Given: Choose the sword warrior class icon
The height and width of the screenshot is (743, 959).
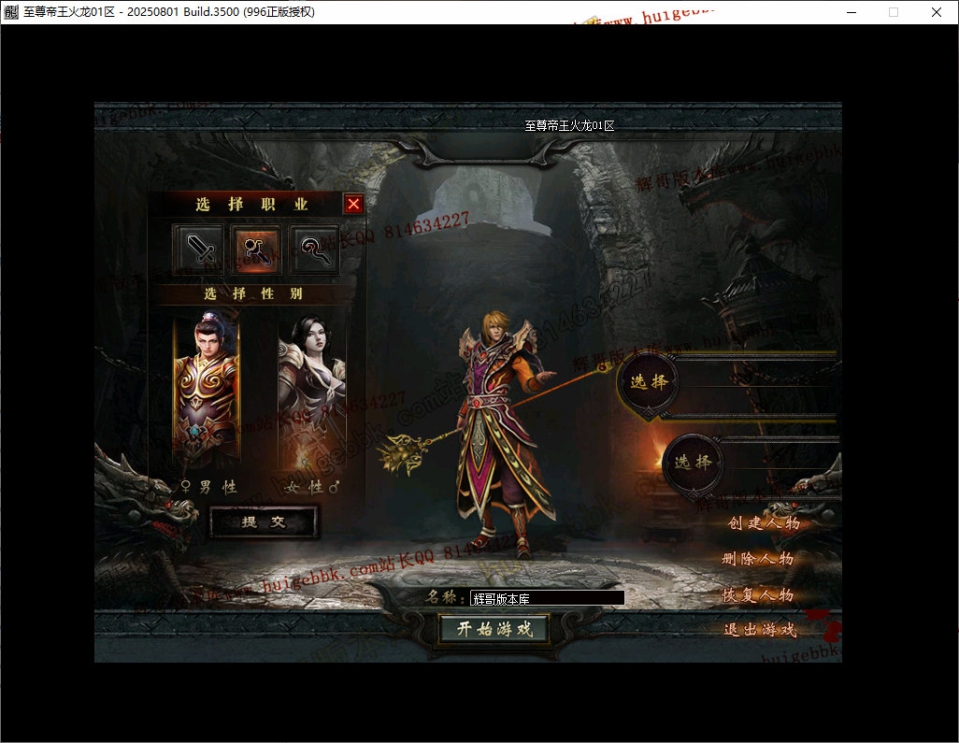Looking at the screenshot, I should [201, 249].
